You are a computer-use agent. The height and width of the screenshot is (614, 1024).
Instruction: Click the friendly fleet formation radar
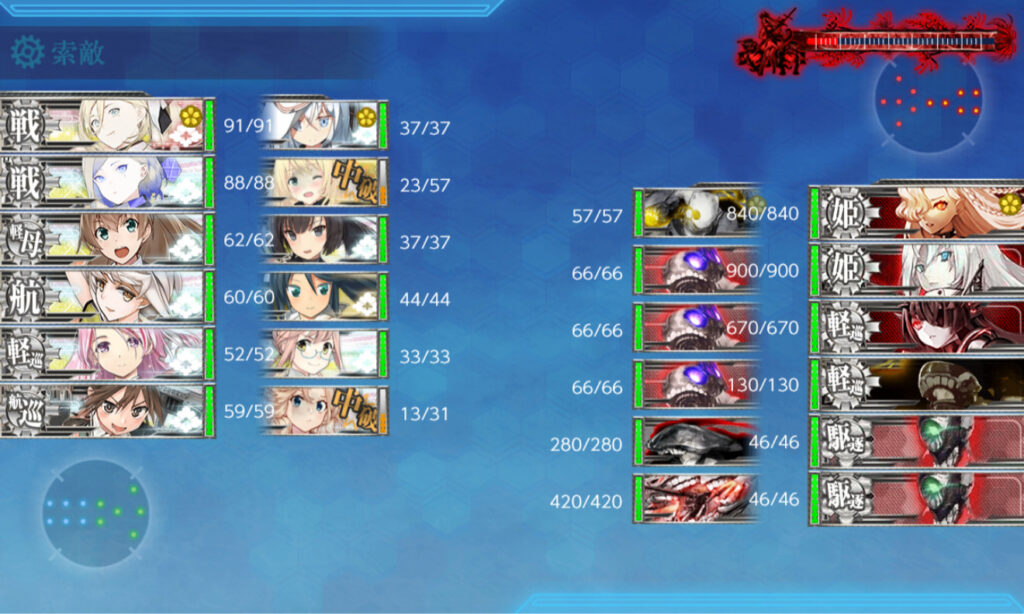coord(95,511)
